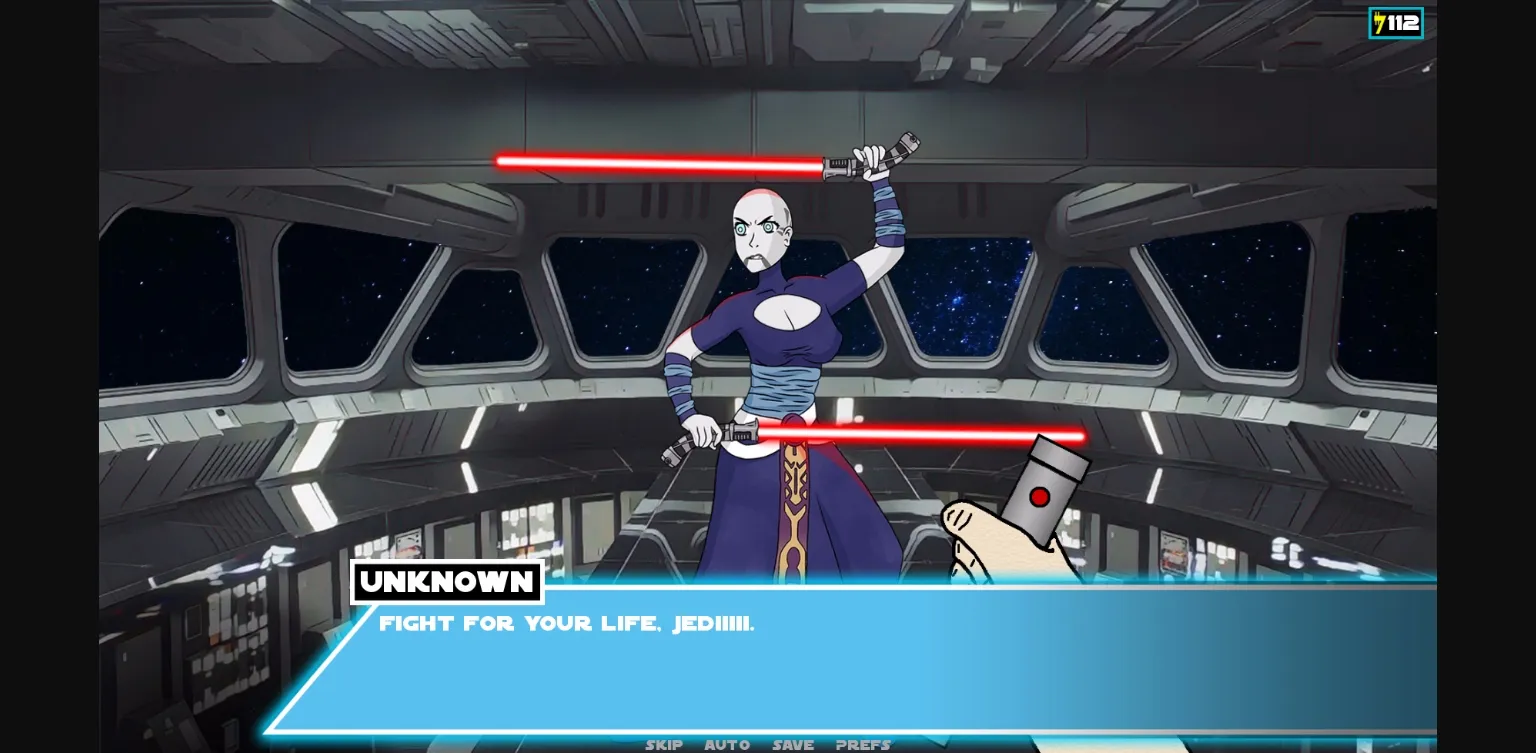1536x753 pixels.
Task: Toggle the dialogue auto-advance with AUTO
Action: (727, 744)
